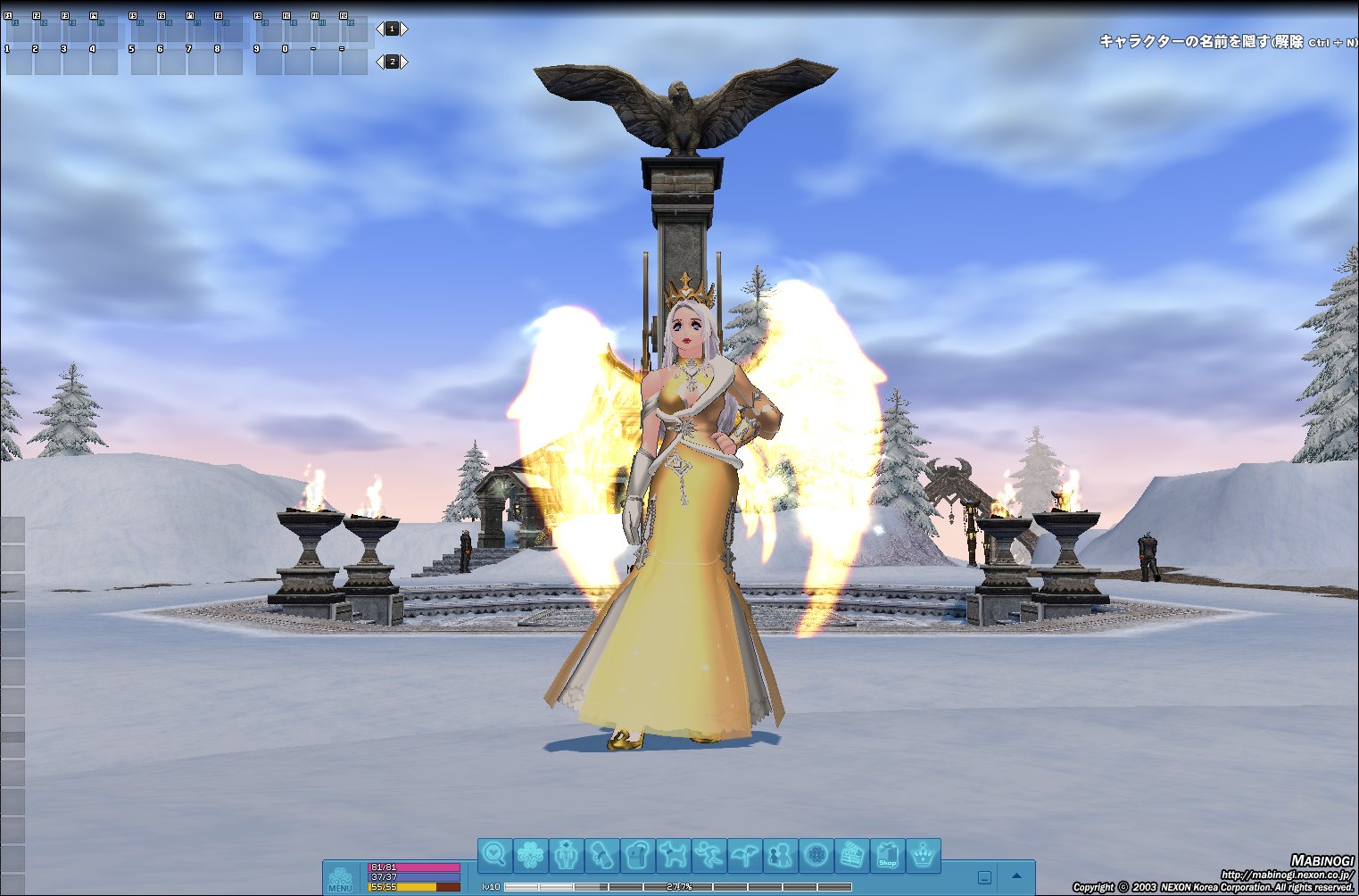Go back on hotbar page 1 with left arrow
This screenshot has width=1359, height=896.
[379, 29]
